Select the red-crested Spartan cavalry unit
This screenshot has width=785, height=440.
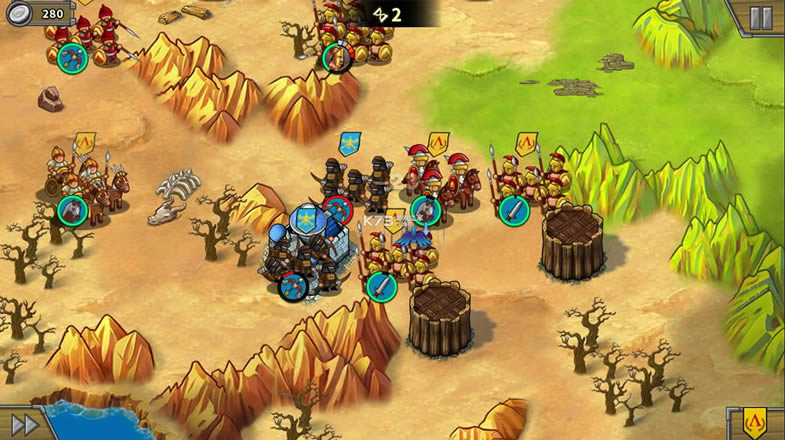point(440,180)
